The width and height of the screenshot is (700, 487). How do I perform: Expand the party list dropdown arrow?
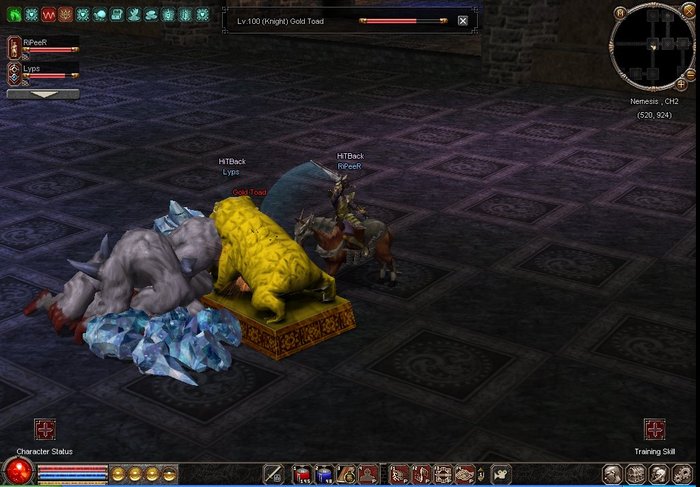(43, 94)
